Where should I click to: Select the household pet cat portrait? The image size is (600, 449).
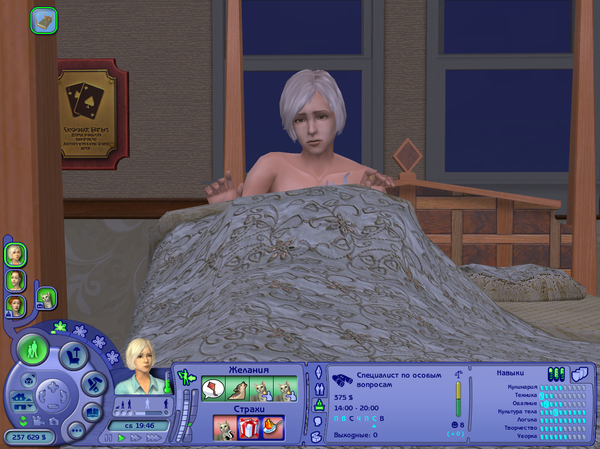pyautogui.click(x=45, y=297)
